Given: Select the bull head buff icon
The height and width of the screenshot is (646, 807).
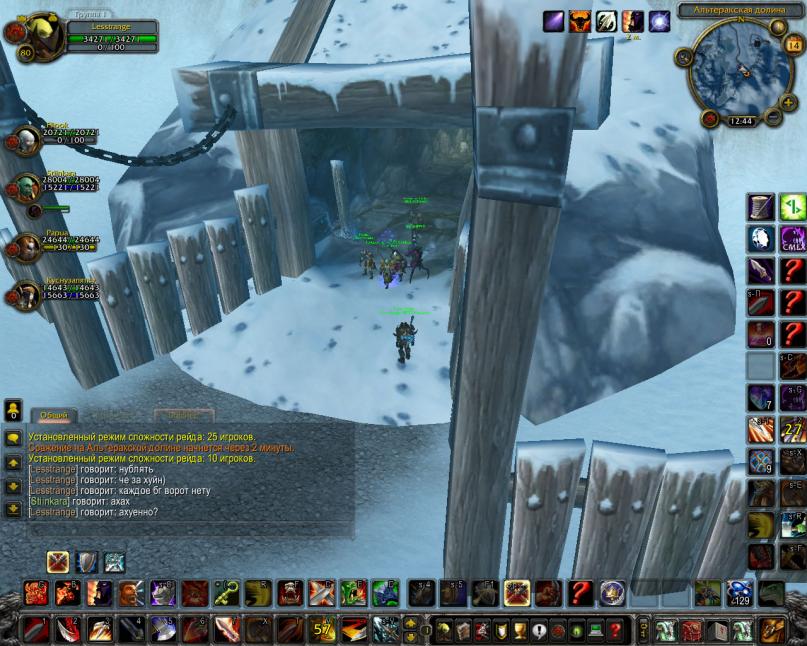Looking at the screenshot, I should point(580,21).
